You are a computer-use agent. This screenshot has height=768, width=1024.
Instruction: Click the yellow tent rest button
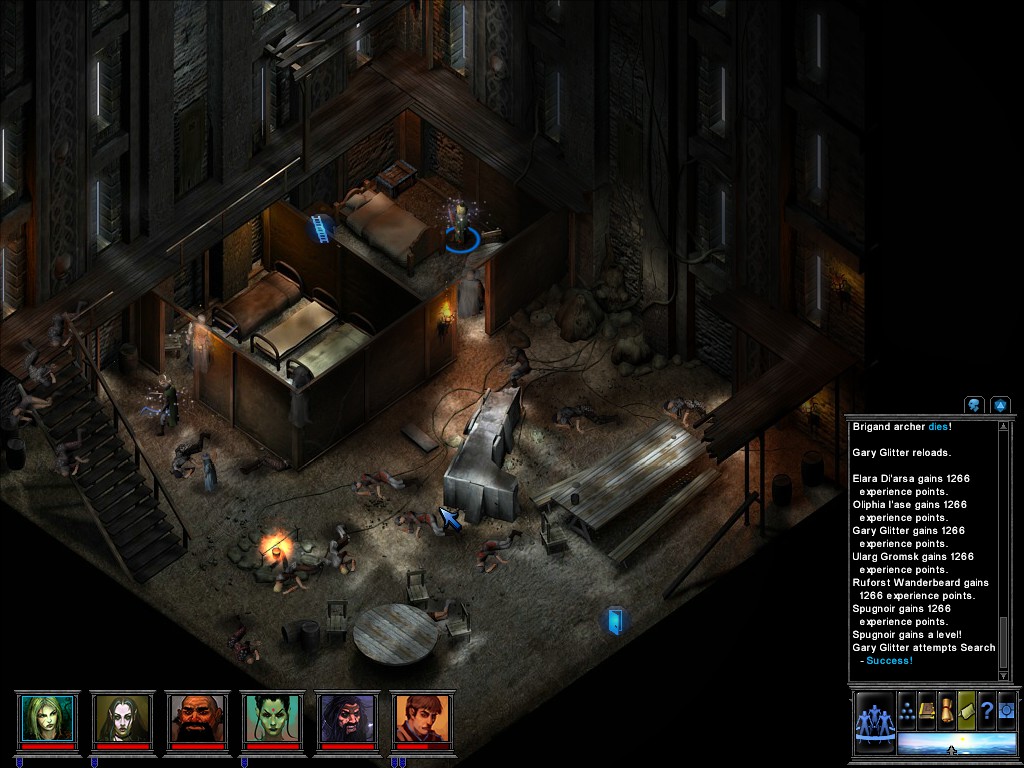967,711
